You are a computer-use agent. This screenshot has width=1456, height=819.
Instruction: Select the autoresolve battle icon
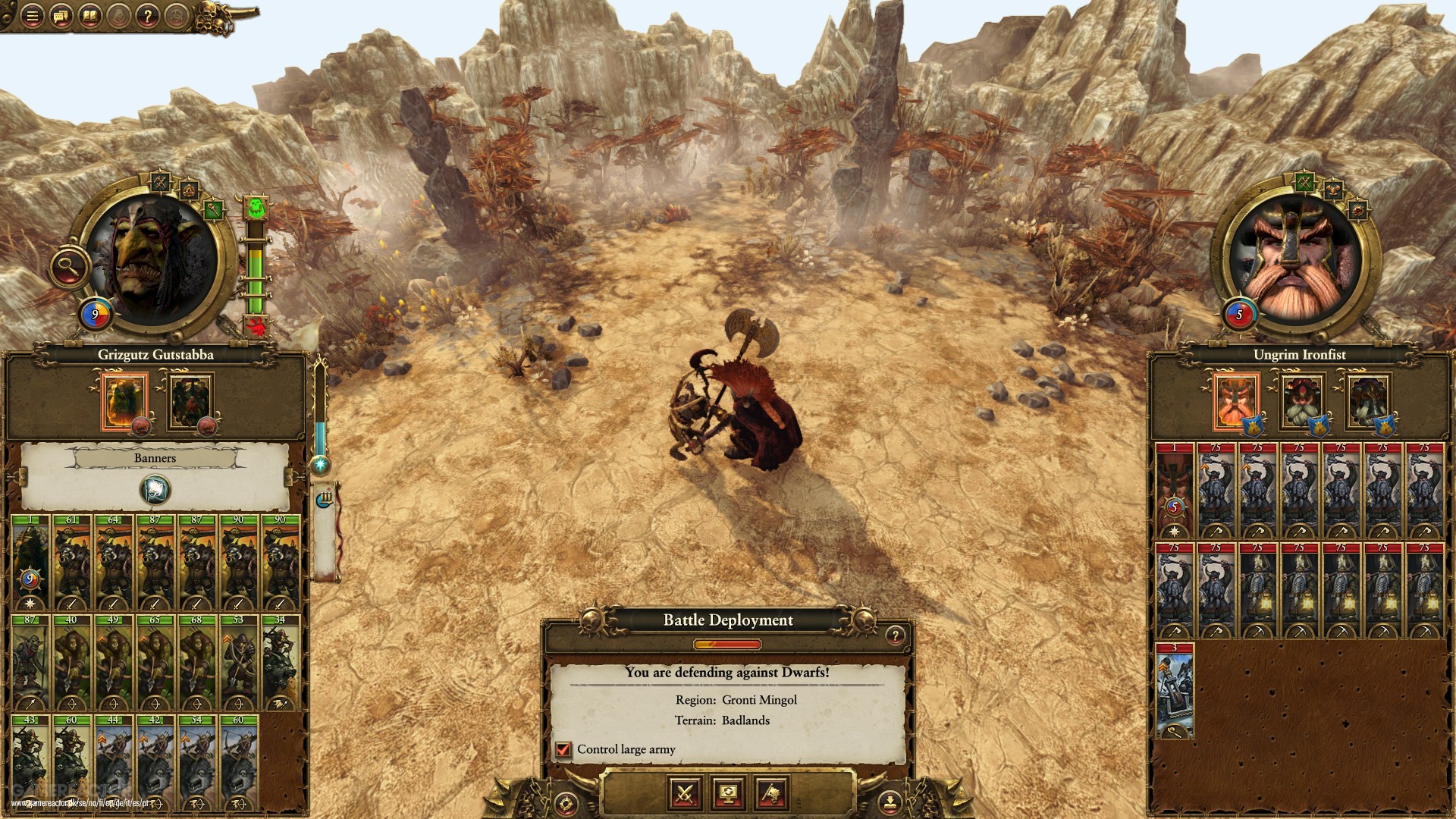[x=772, y=795]
